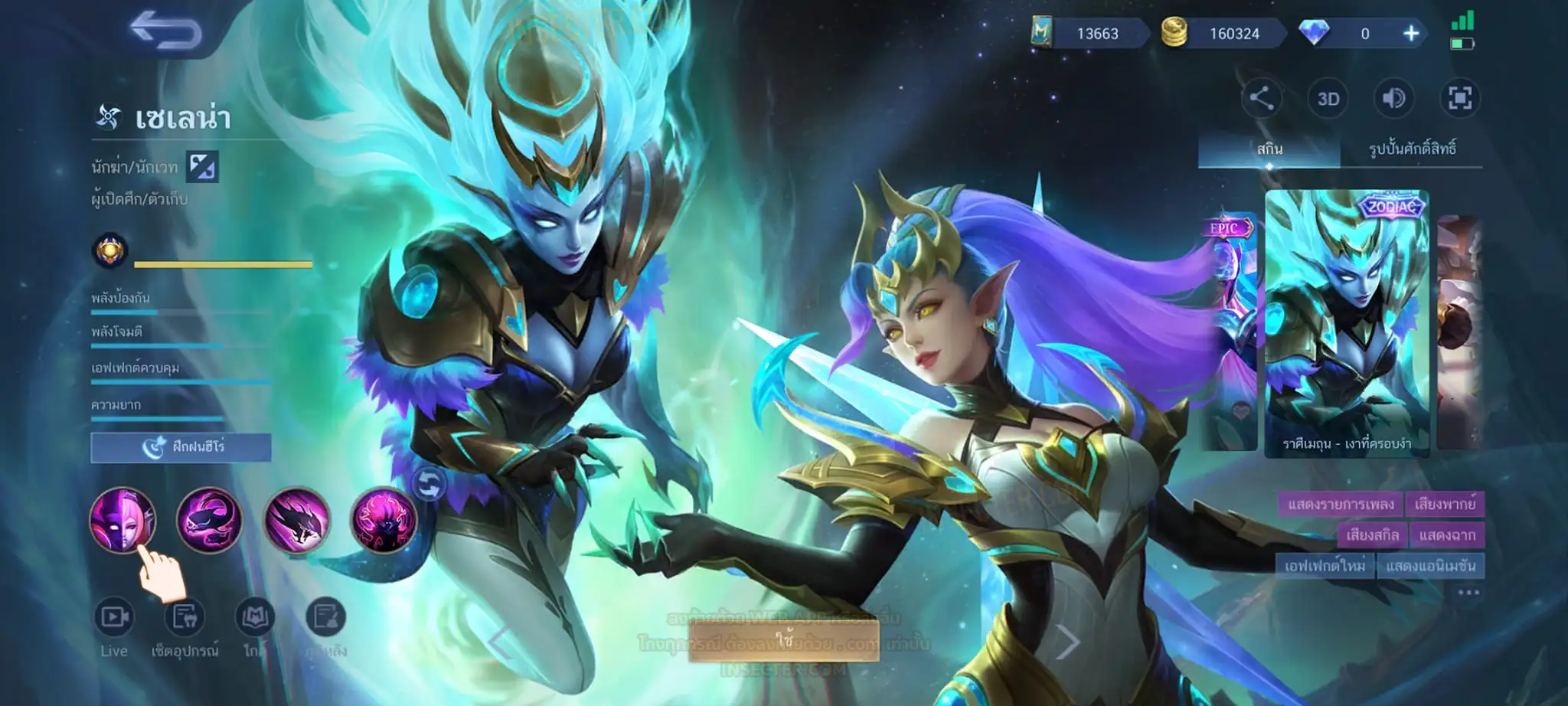Select the abyssal fish skill icon
The image size is (1568, 706).
209,520
